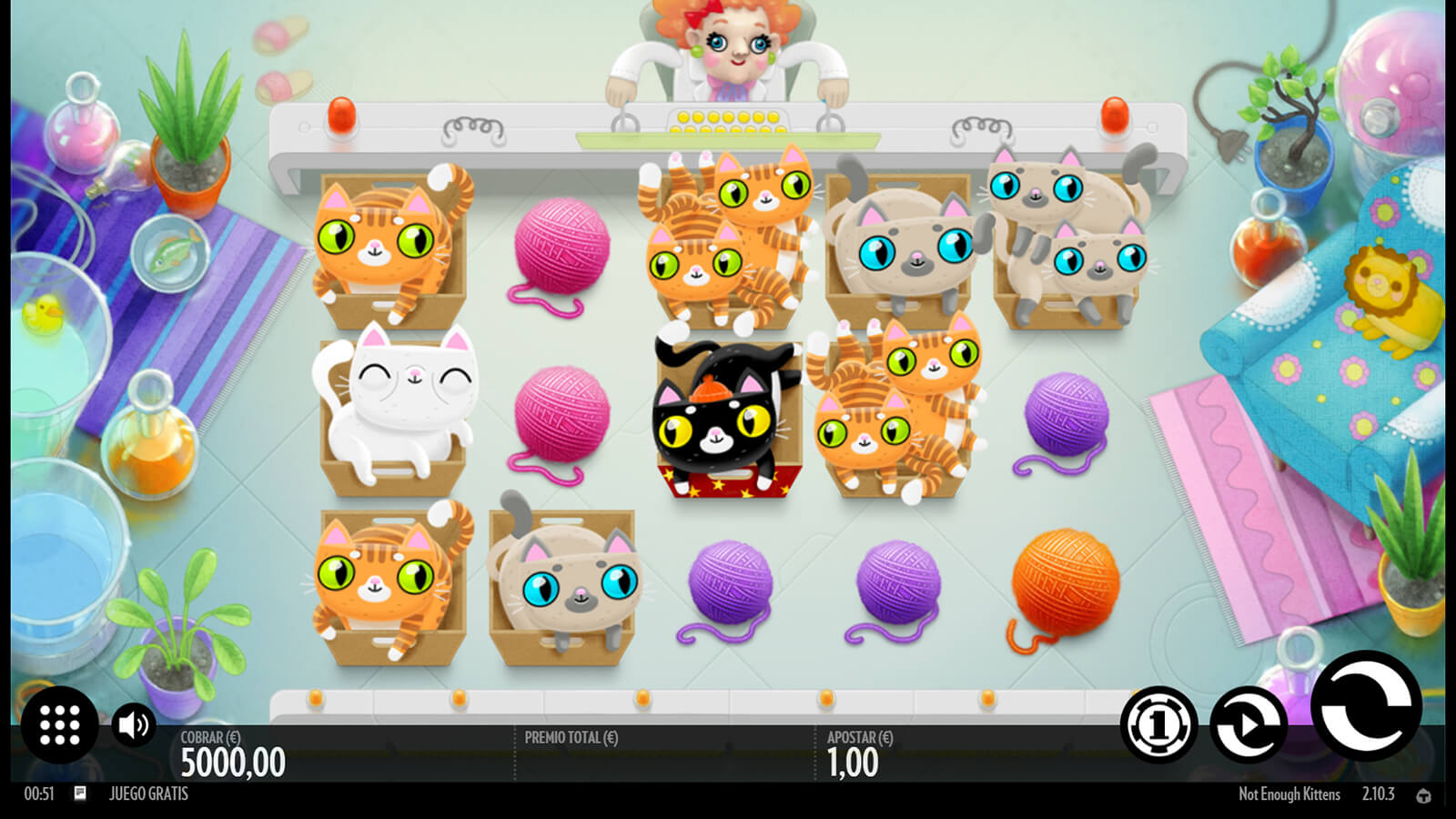1456x819 pixels.
Task: Open the bet chip selector
Action: pos(1158,725)
